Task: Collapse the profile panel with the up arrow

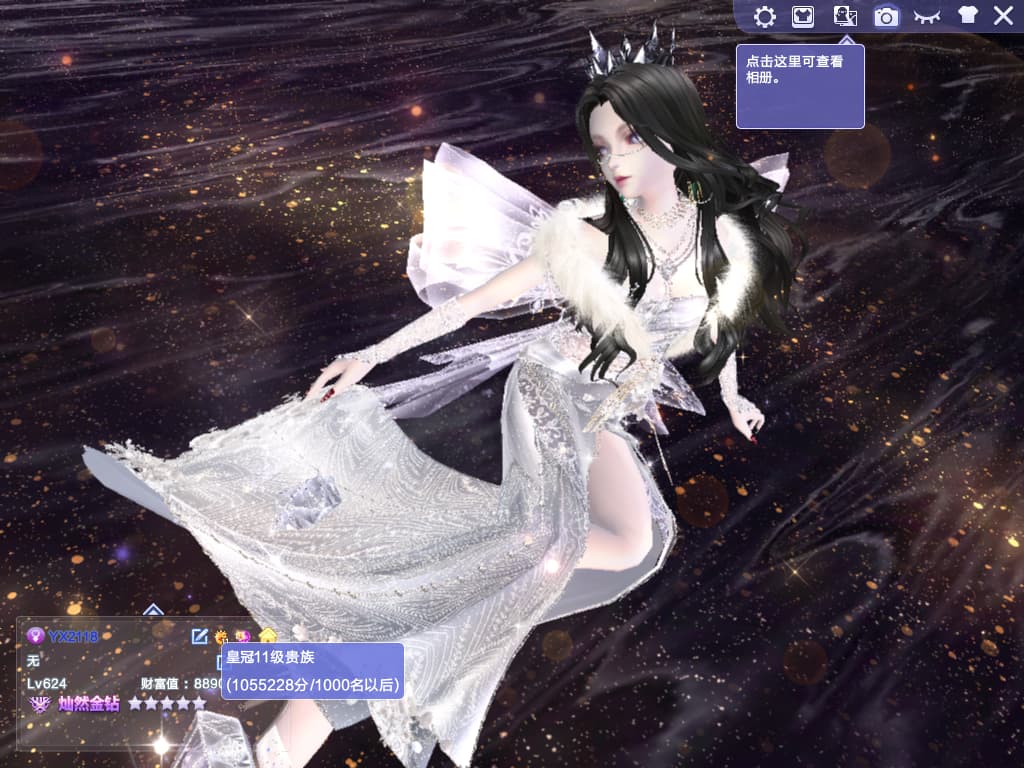Action: 153,609
